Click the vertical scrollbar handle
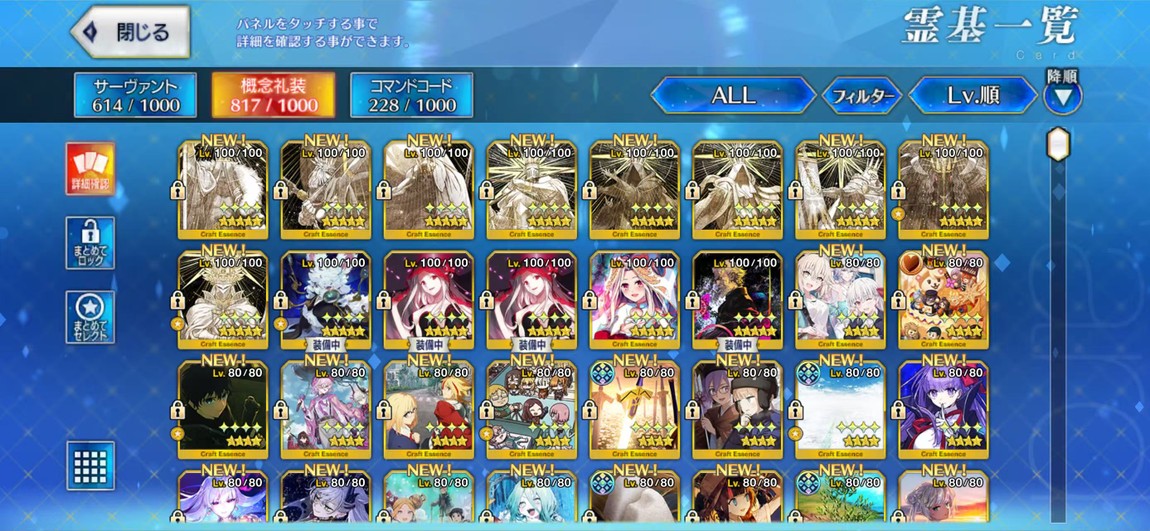This screenshot has height=531, width=1150. click(x=1058, y=145)
